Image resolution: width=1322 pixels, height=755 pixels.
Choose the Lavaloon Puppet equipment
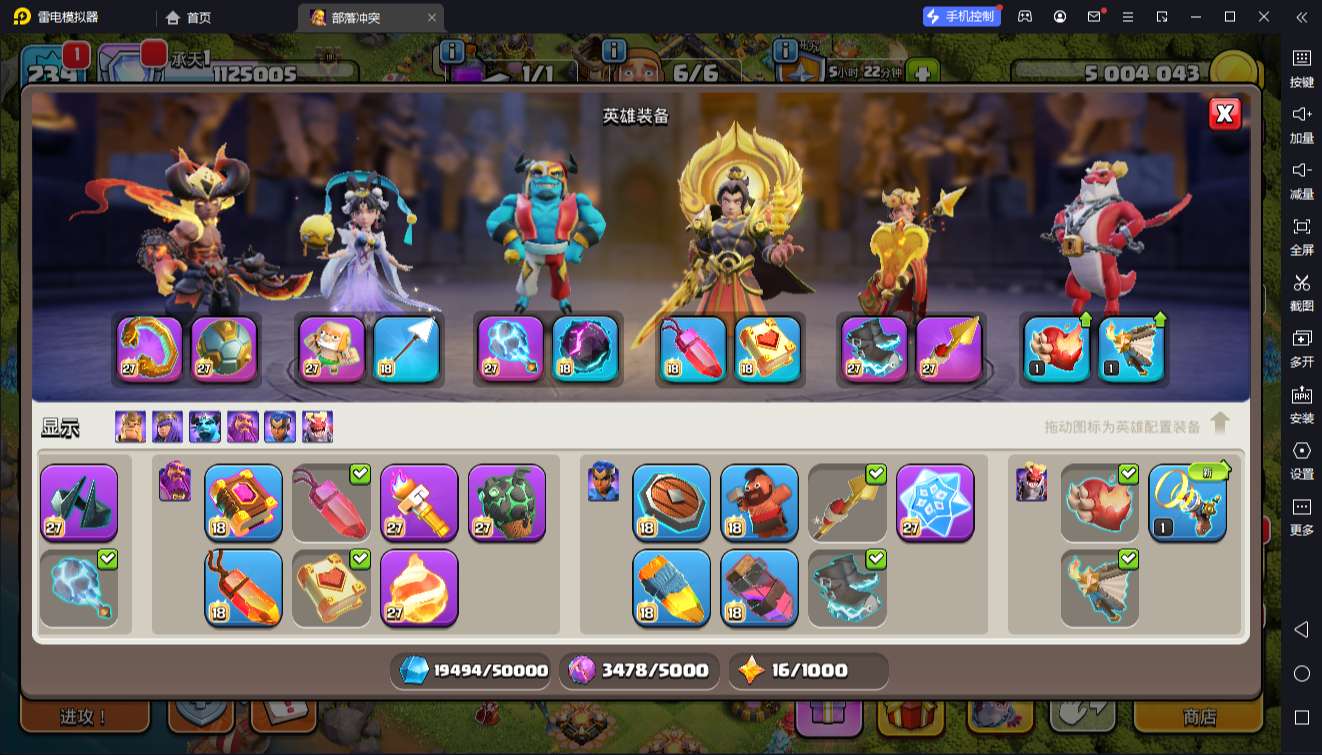[x=507, y=502]
